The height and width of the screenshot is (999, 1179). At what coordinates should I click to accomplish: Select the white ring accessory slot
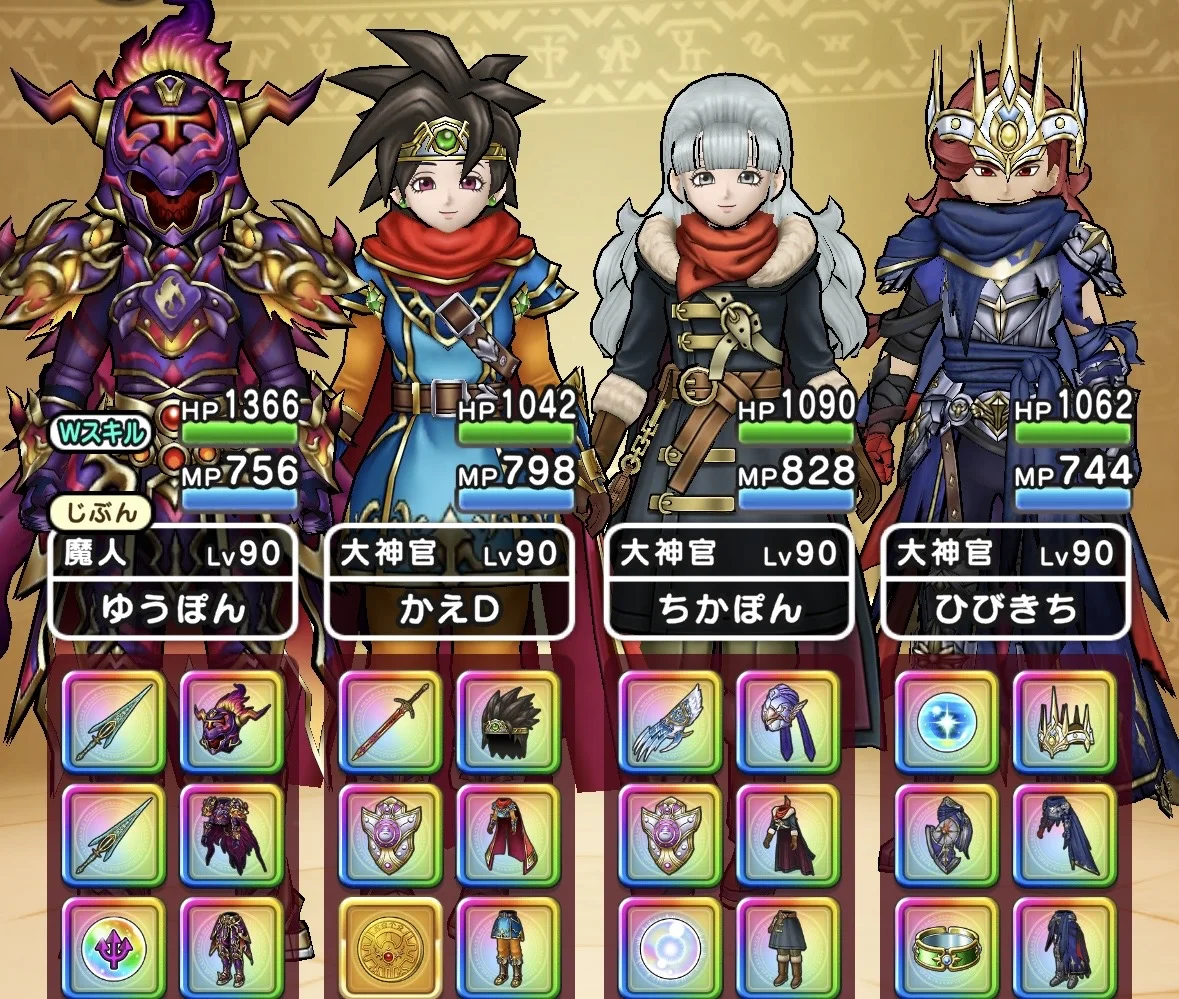pyautogui.click(x=670, y=945)
